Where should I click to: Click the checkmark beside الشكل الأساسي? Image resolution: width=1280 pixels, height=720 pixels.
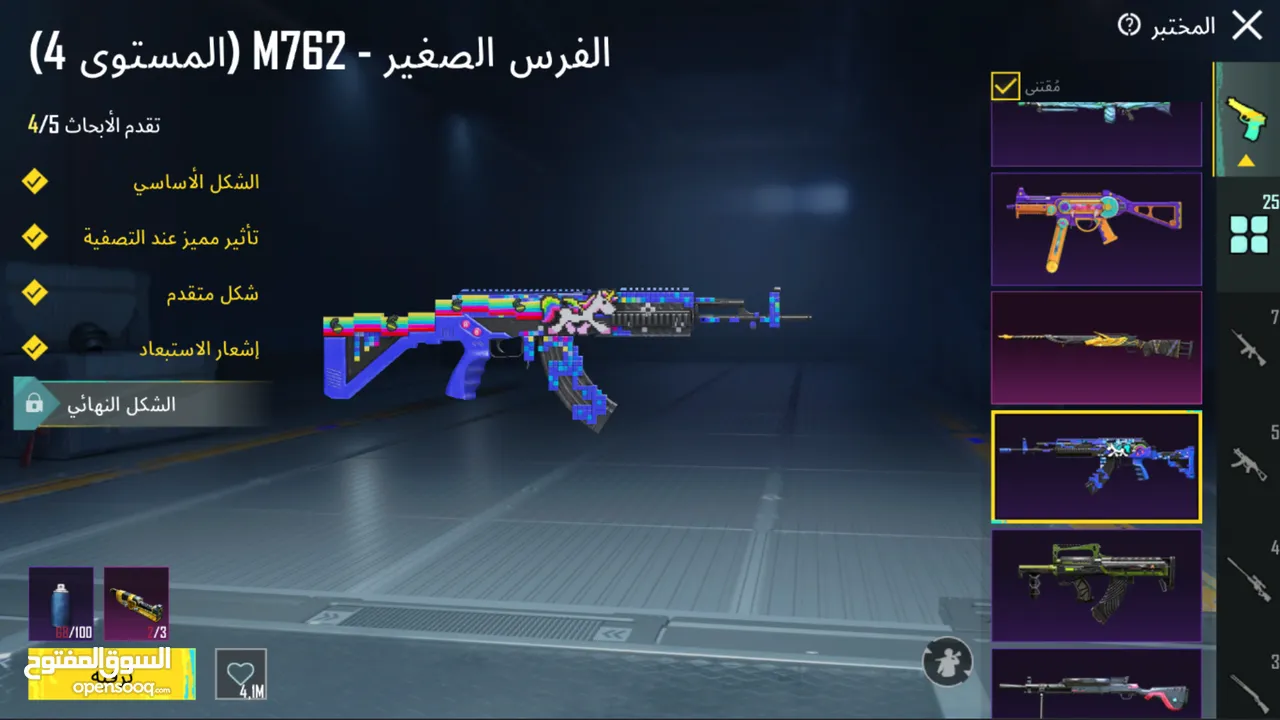pyautogui.click(x=35, y=181)
